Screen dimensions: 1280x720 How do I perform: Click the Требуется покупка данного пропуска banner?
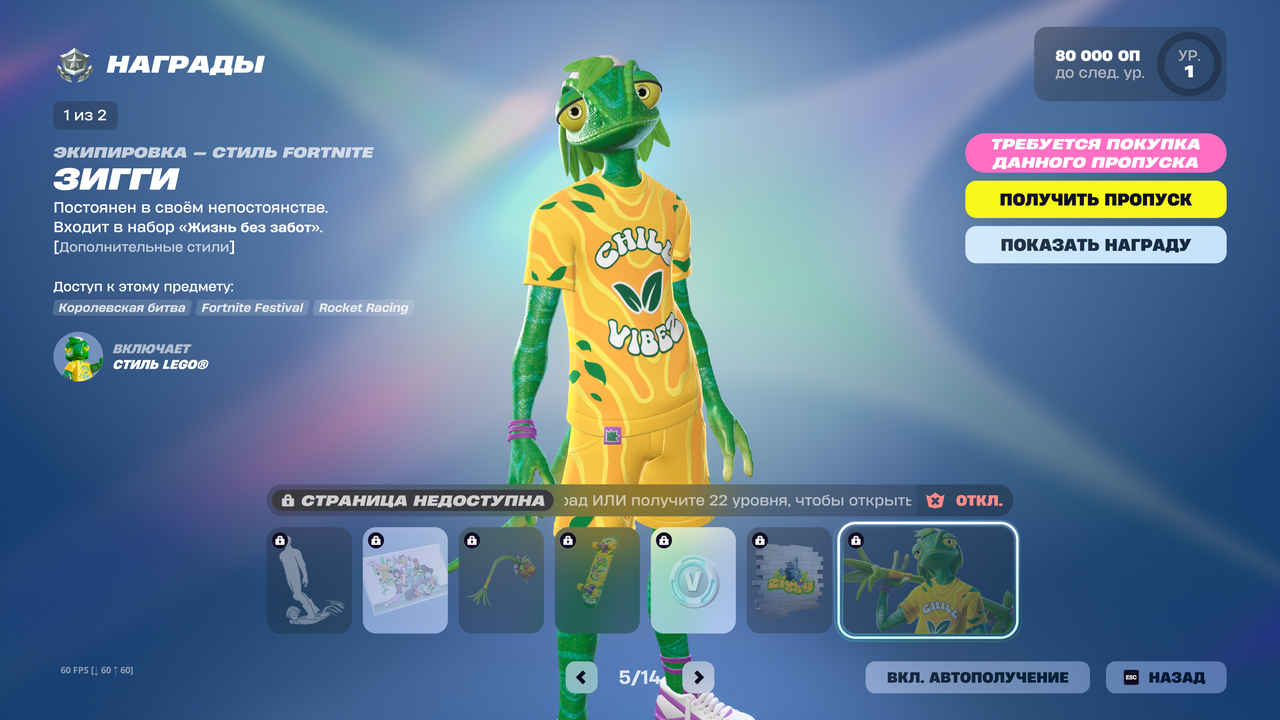[1095, 153]
